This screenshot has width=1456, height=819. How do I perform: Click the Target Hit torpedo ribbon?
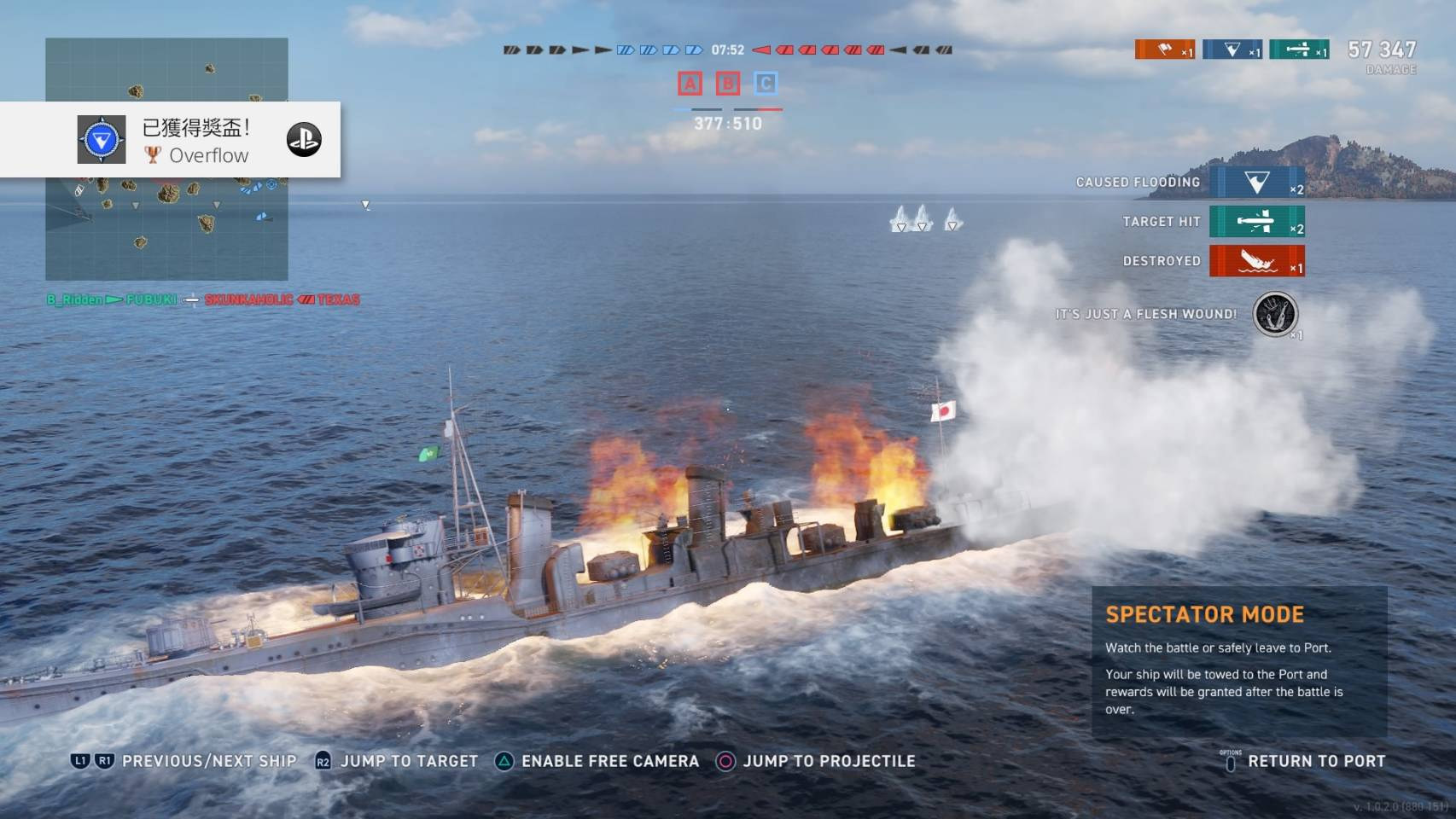tap(1256, 222)
